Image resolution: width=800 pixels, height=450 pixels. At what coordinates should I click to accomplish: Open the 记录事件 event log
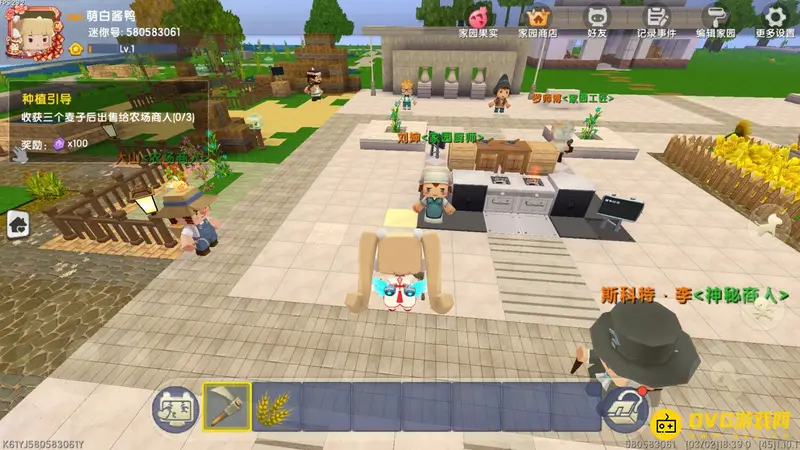(x=657, y=19)
